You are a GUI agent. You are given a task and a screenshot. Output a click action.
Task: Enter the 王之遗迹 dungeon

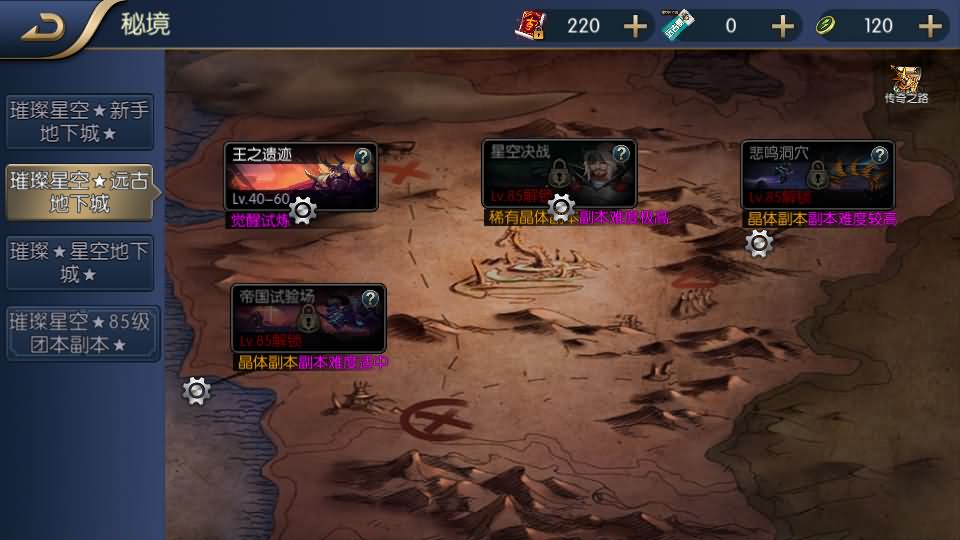tap(300, 176)
